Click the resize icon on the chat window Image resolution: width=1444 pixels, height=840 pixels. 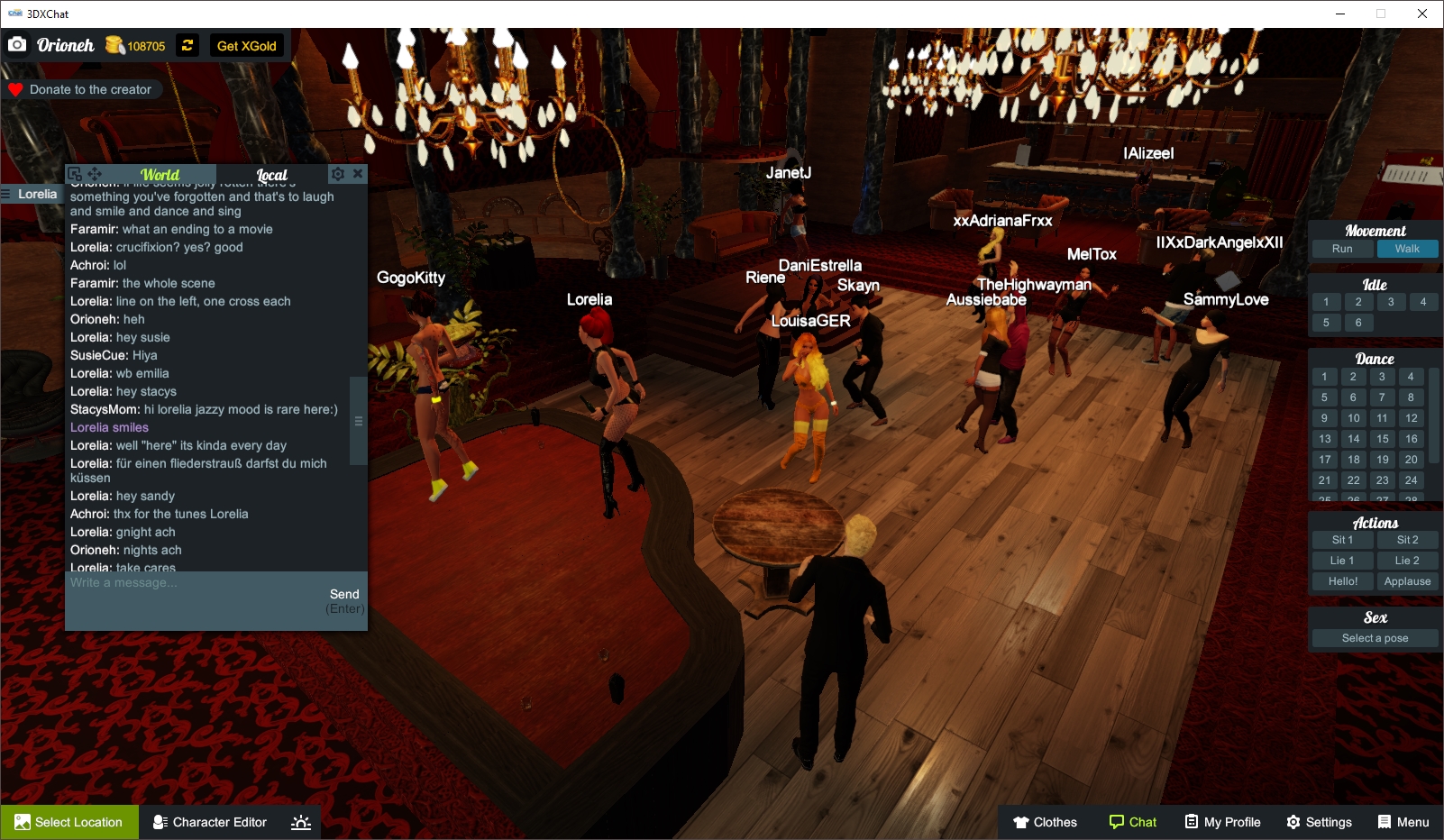[77, 173]
